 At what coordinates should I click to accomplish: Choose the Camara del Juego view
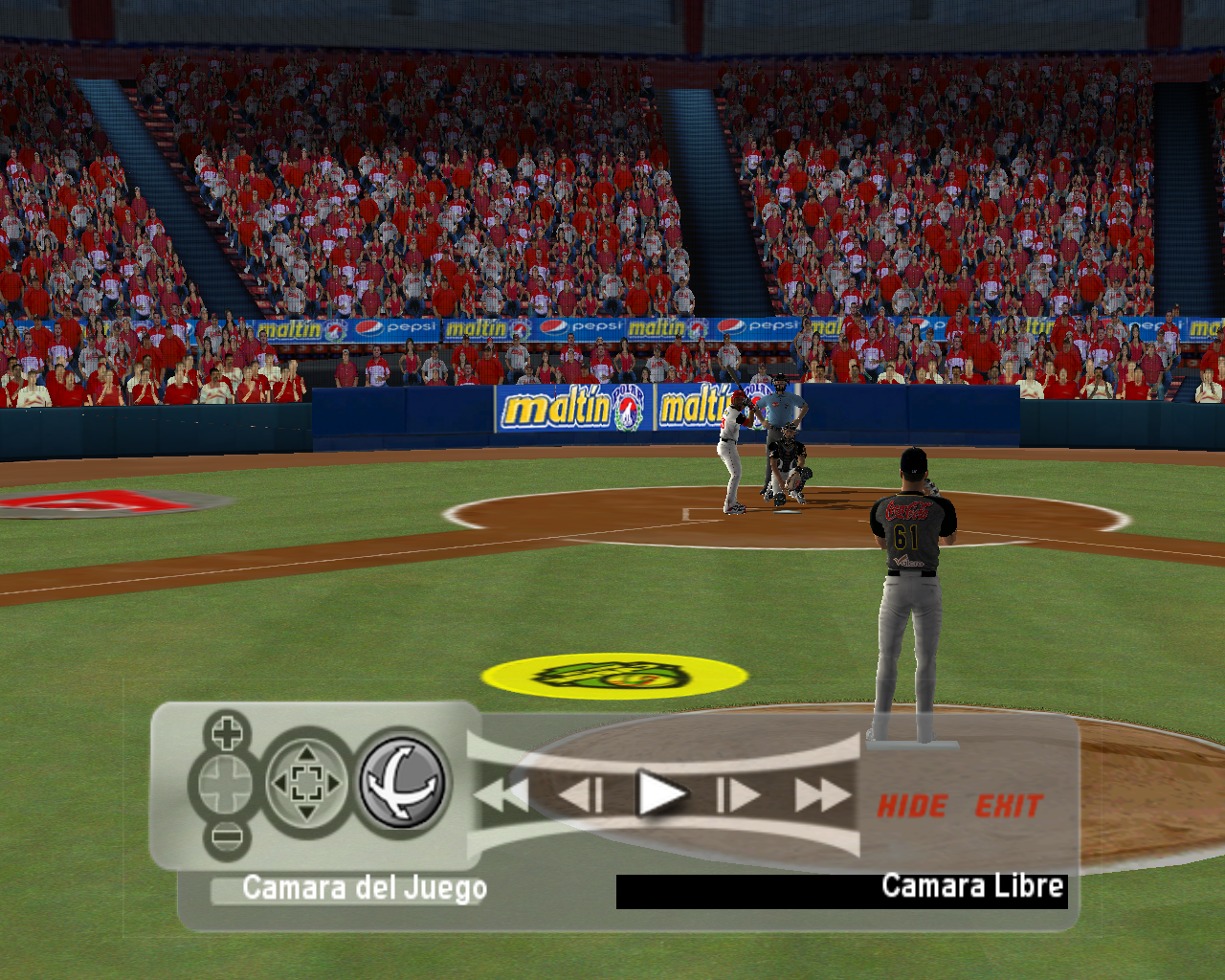364,888
